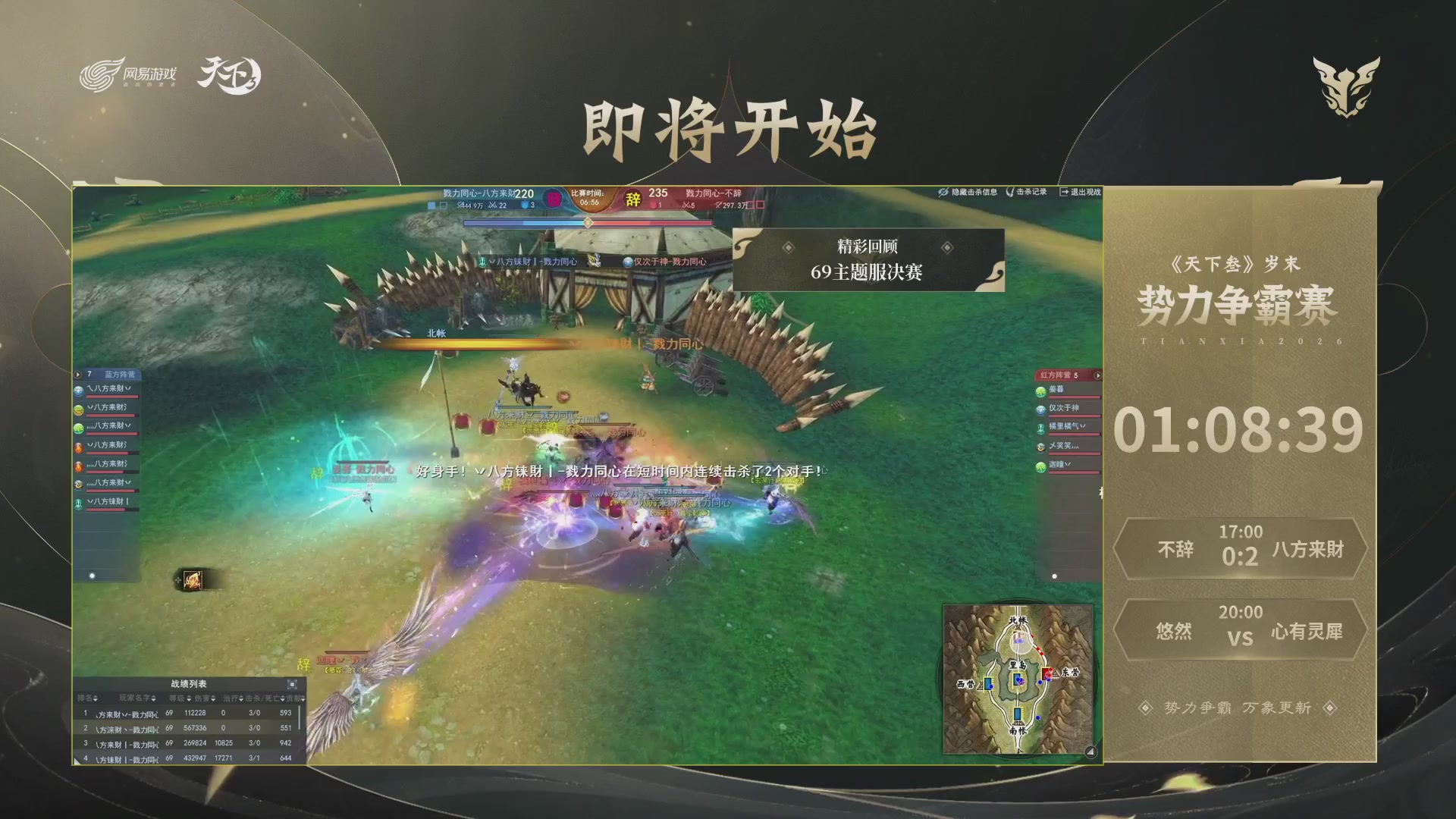Select 姜暮's class icon in red roster
Screen dimensions: 1456x819
pyautogui.click(x=1040, y=391)
